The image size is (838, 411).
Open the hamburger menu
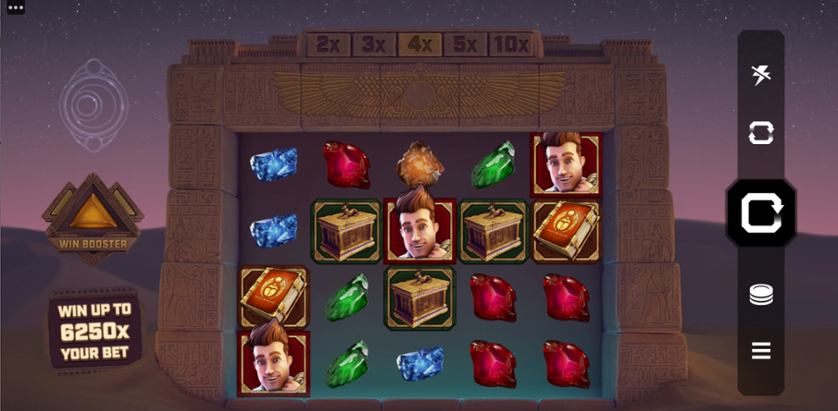click(761, 350)
